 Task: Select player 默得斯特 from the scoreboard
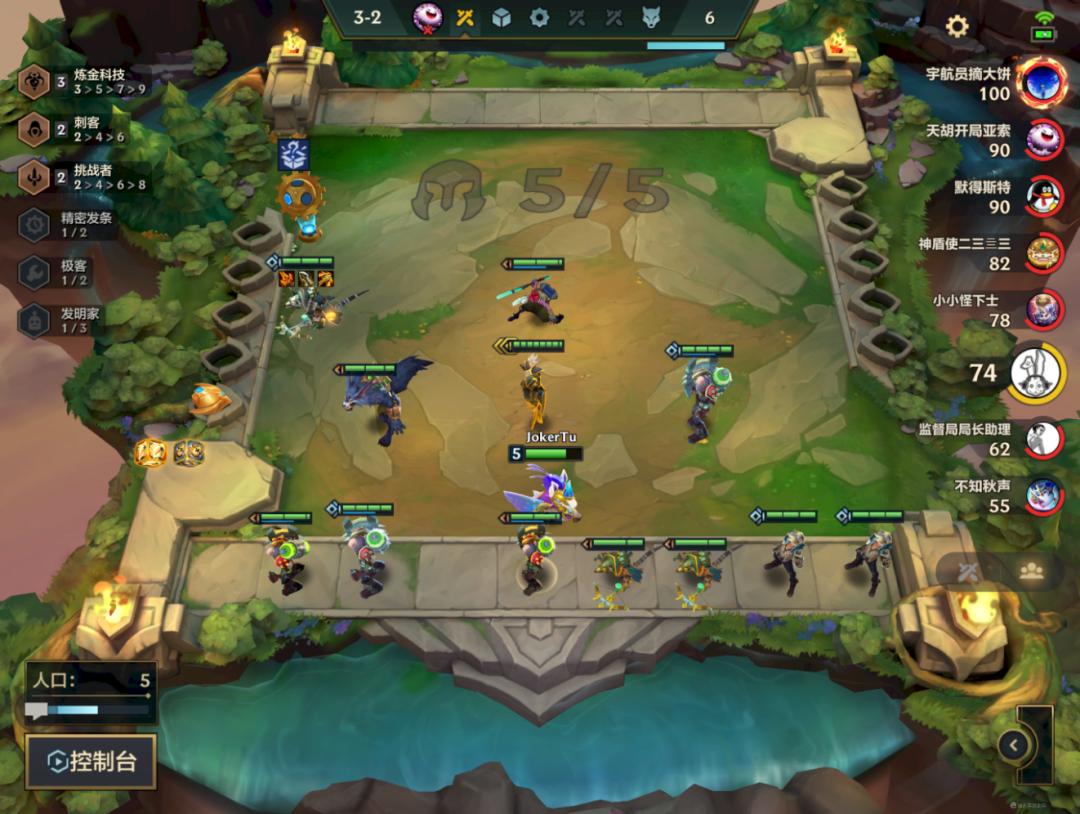click(x=1044, y=197)
